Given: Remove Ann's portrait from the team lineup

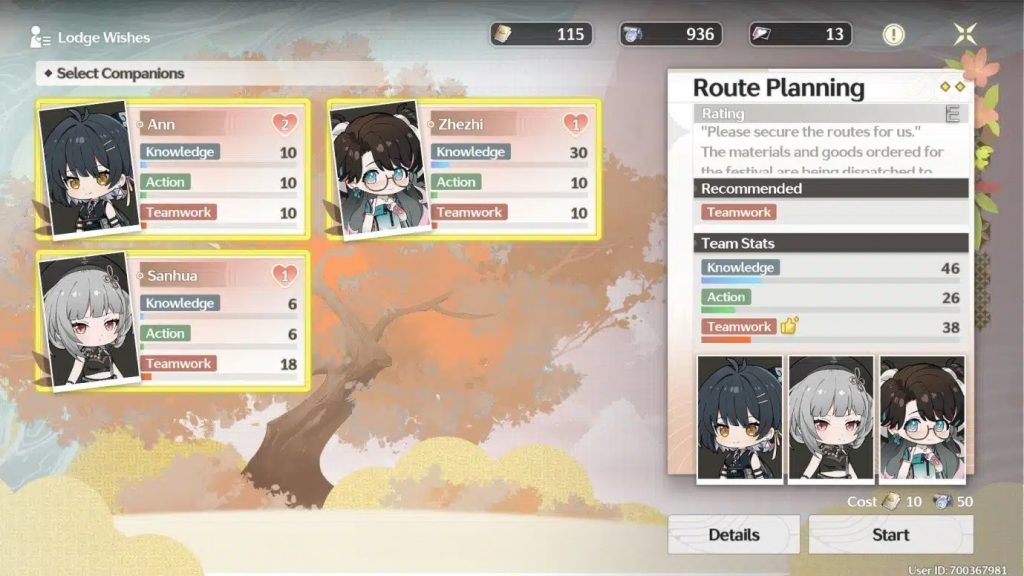Looking at the screenshot, I should click(739, 420).
